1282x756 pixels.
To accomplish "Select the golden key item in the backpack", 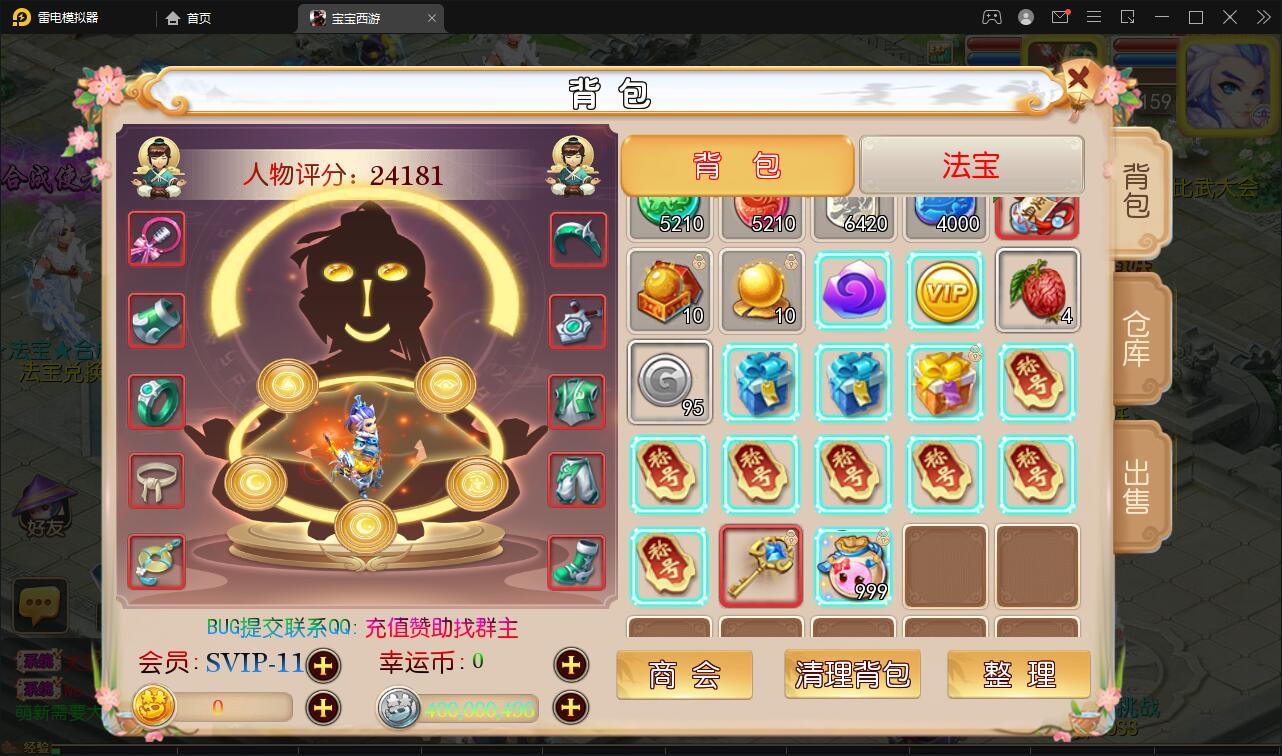I will point(761,567).
